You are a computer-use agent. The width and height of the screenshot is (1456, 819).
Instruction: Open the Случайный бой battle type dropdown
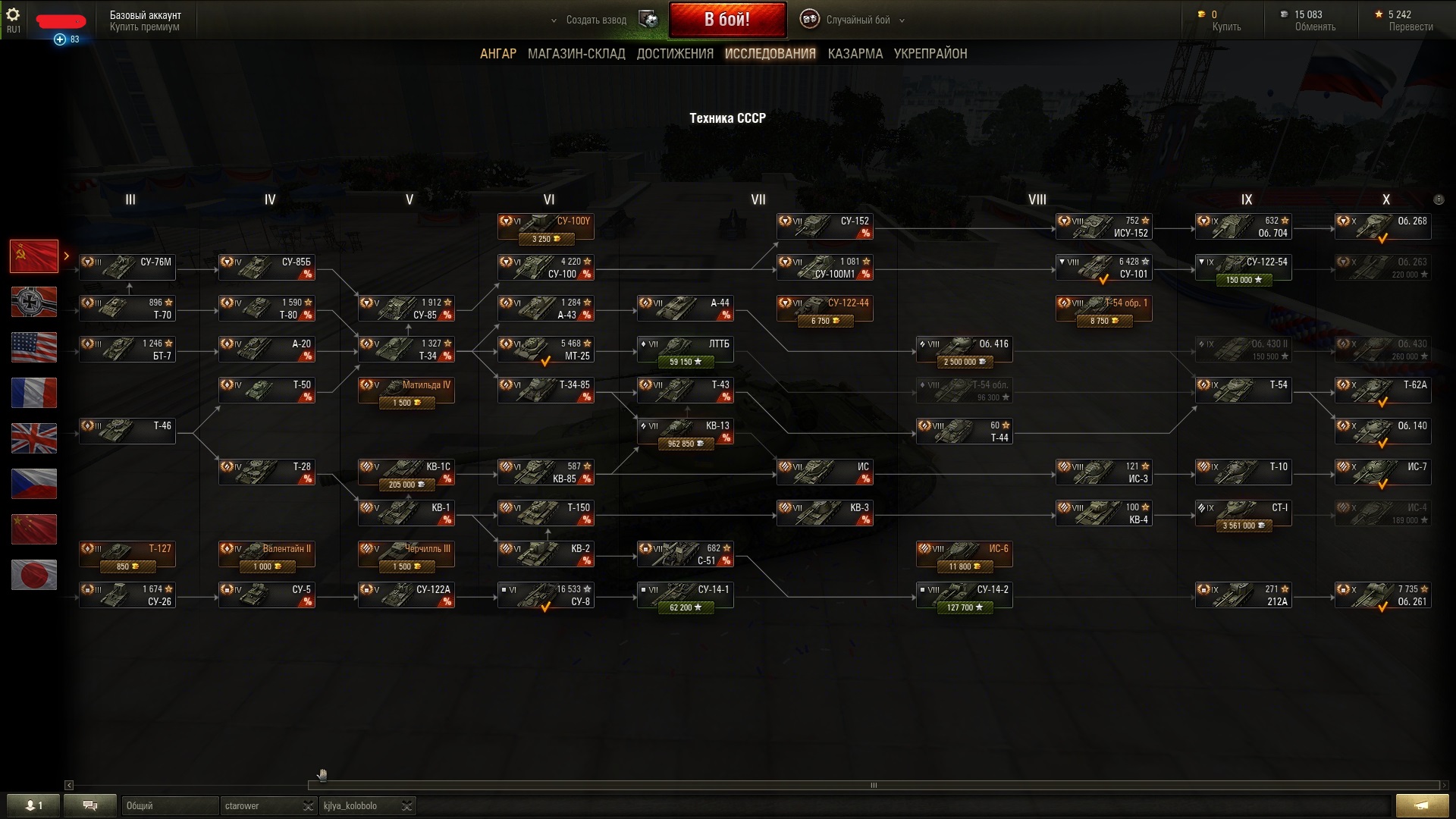[x=857, y=20]
